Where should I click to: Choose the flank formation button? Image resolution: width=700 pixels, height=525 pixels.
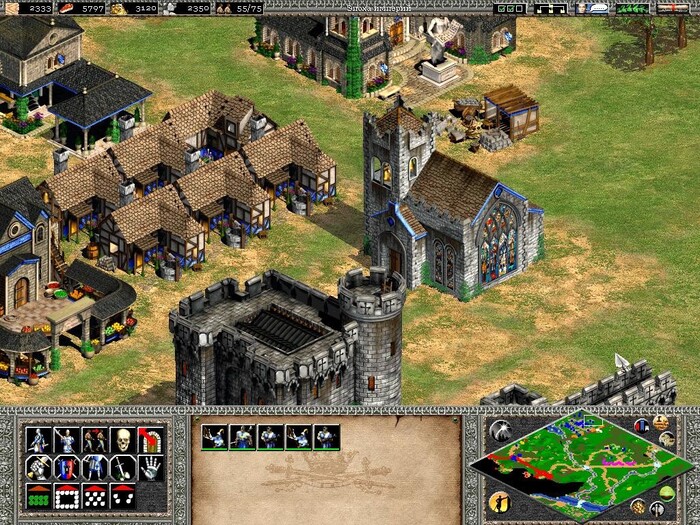[x=122, y=494]
